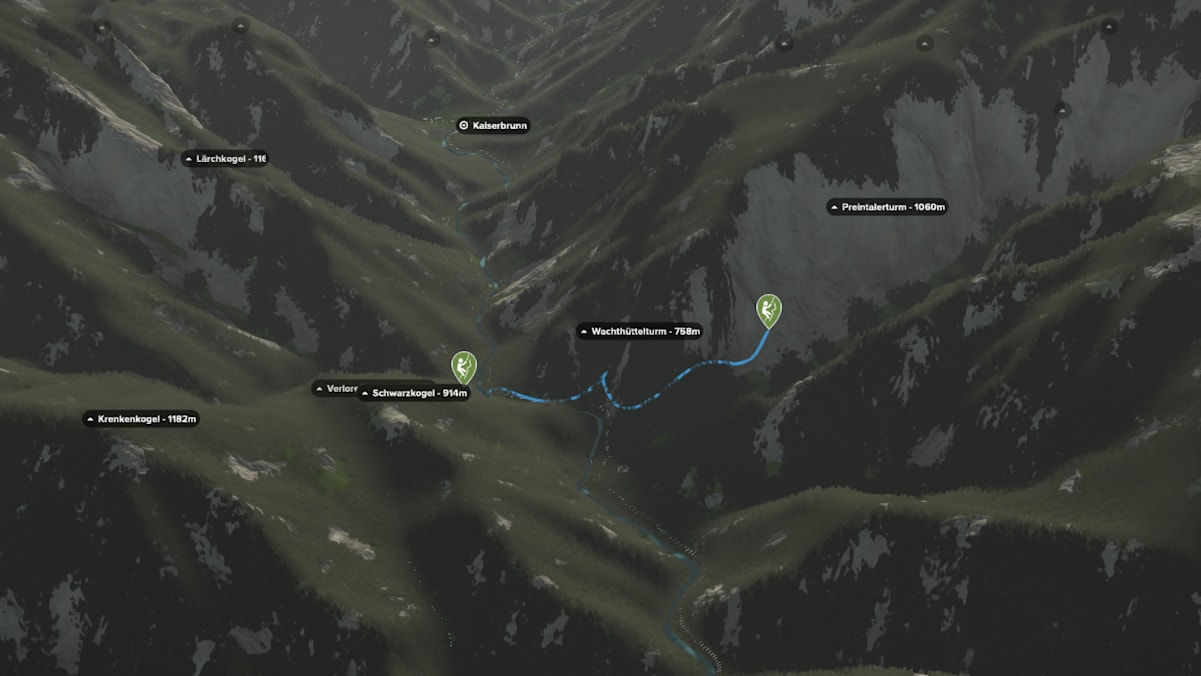Choose the Schwarzkogel - 914m peak label

click(x=414, y=393)
